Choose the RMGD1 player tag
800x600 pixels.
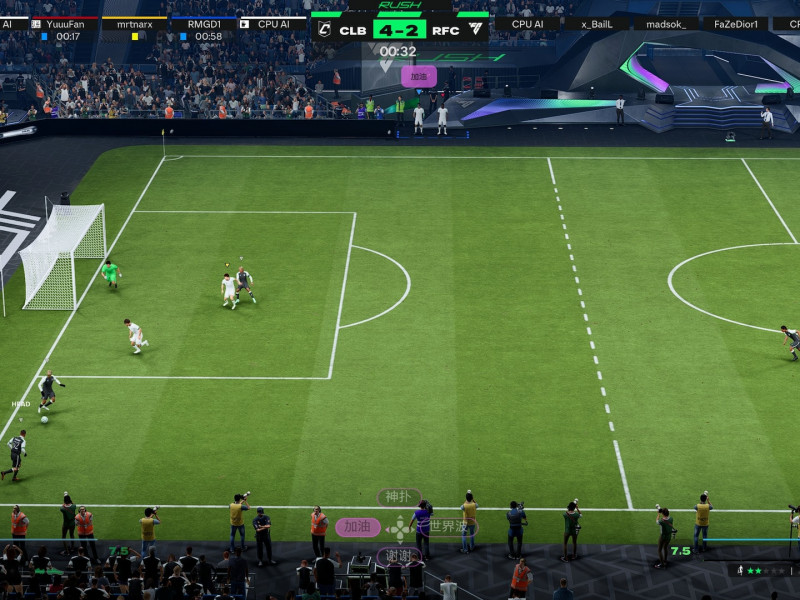[203, 23]
